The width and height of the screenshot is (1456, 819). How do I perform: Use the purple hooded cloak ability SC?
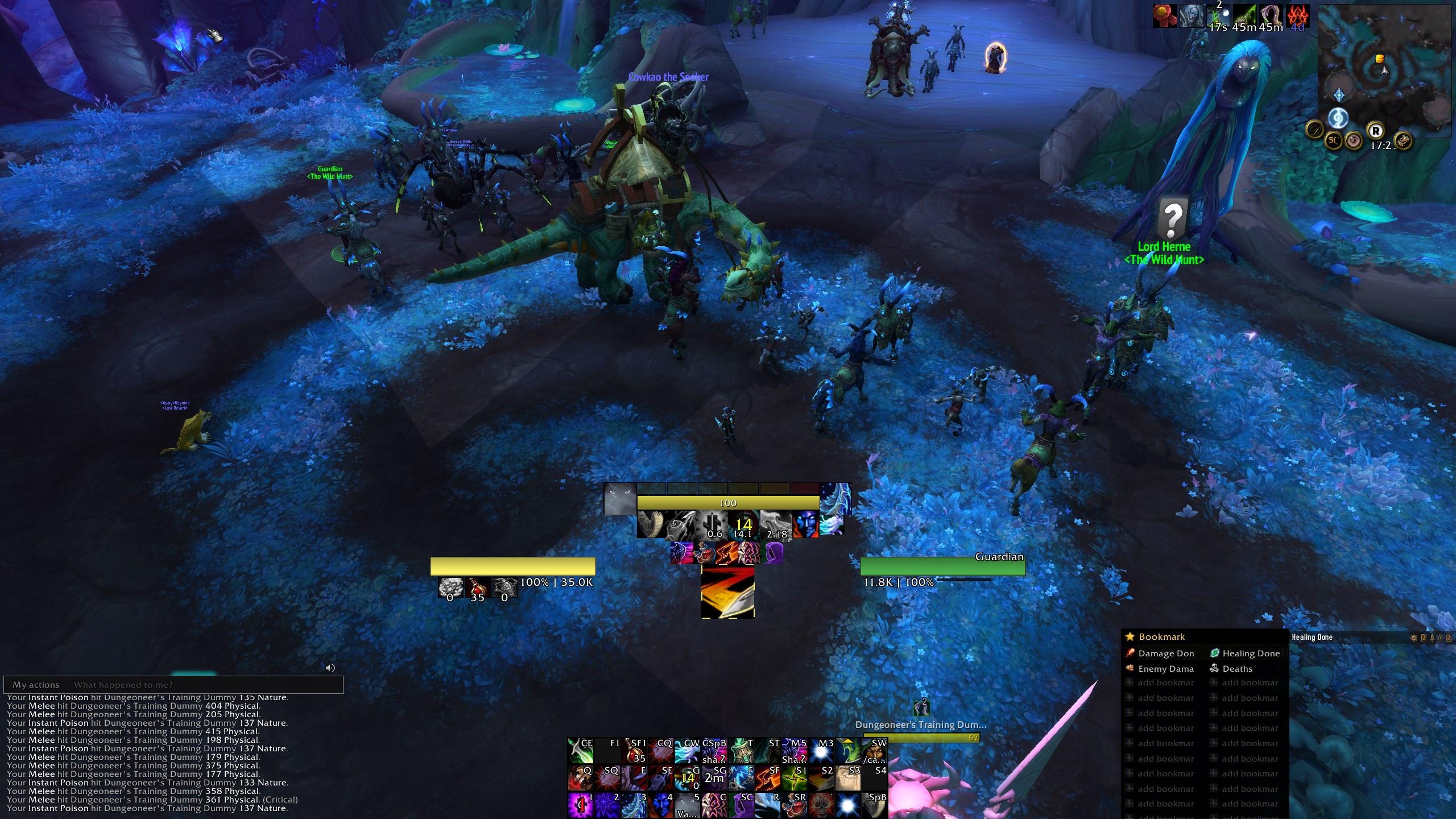click(x=741, y=804)
